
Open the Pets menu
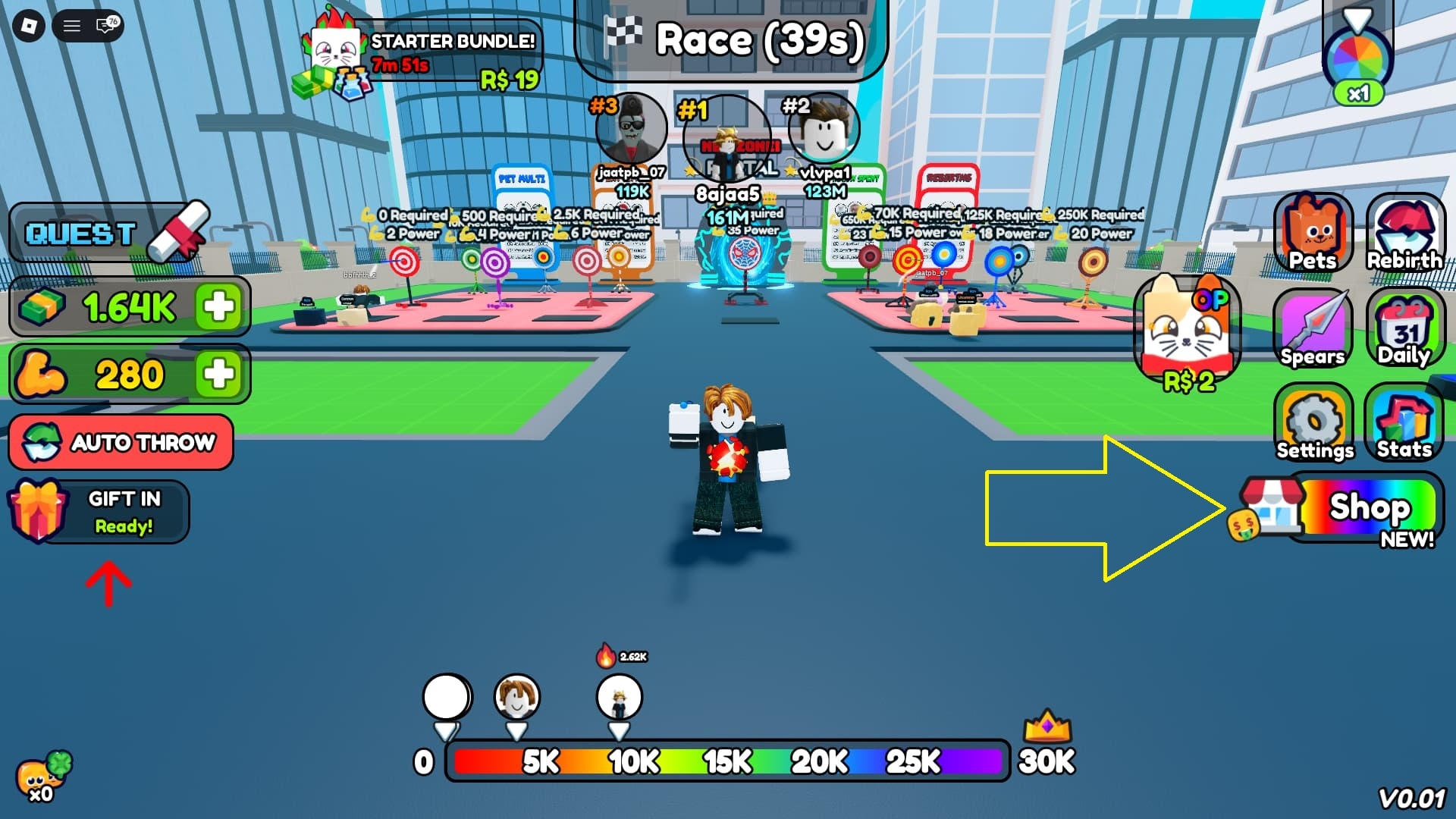pyautogui.click(x=1313, y=233)
